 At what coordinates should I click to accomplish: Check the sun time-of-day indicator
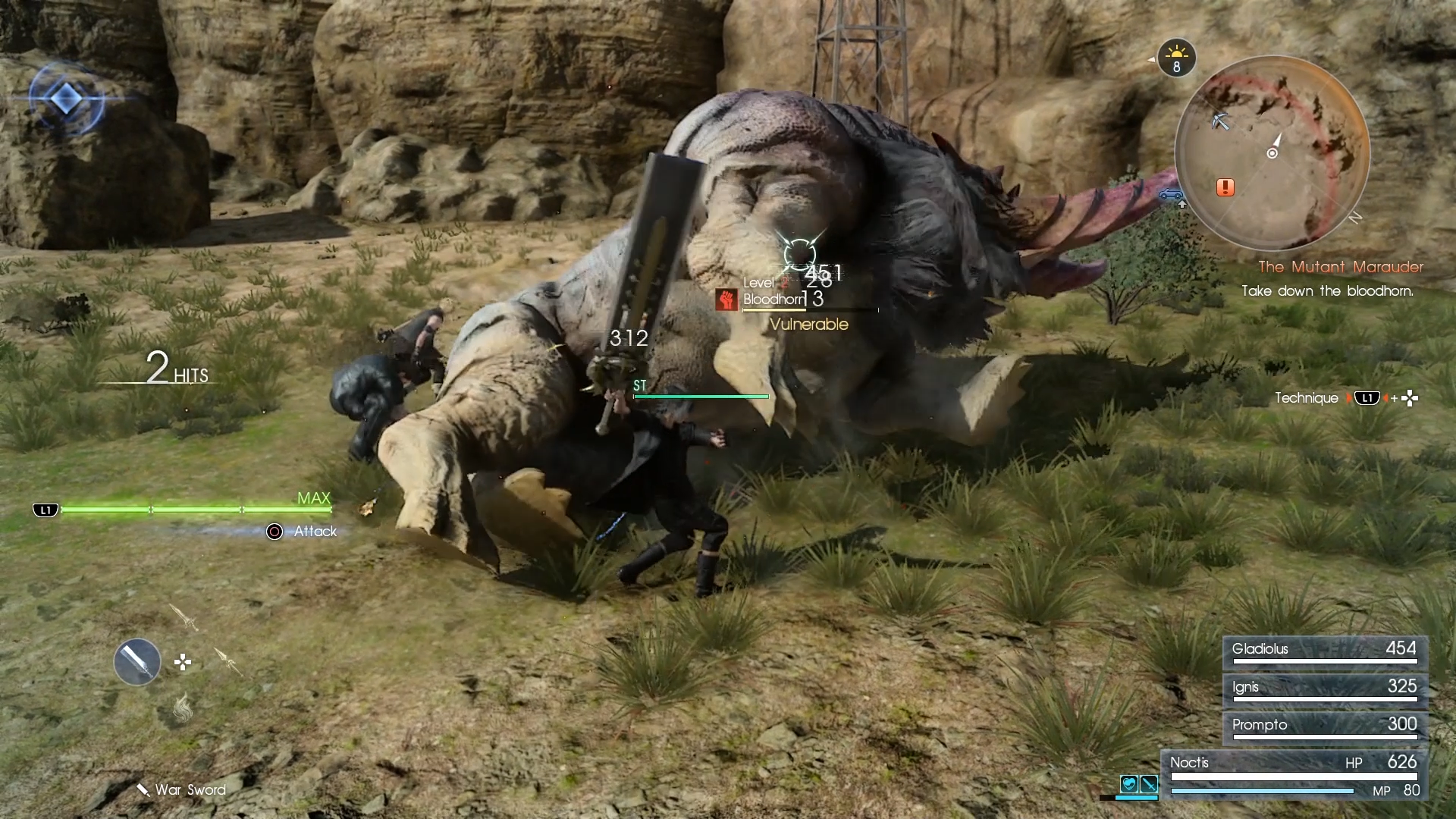1176,58
